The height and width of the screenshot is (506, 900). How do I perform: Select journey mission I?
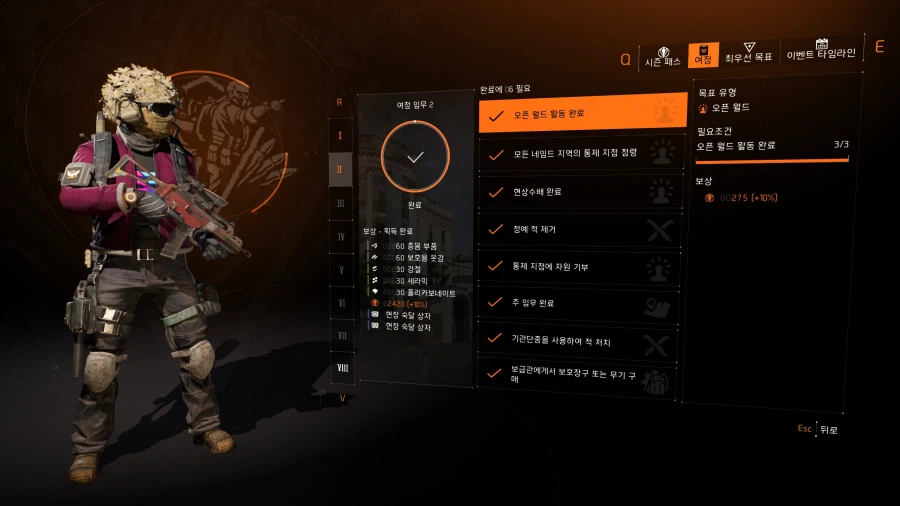(x=340, y=135)
